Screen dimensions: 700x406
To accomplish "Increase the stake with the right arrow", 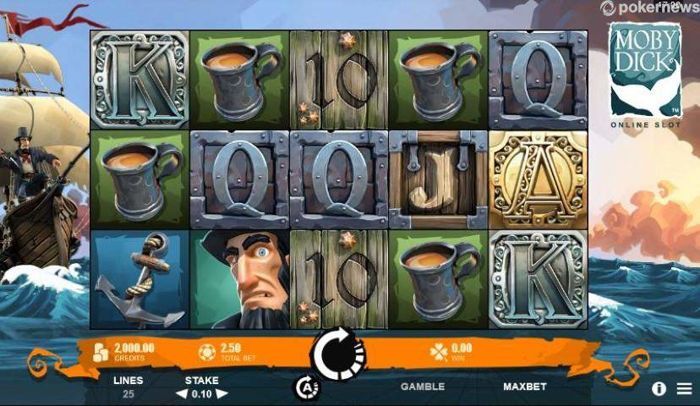I will tap(224, 394).
